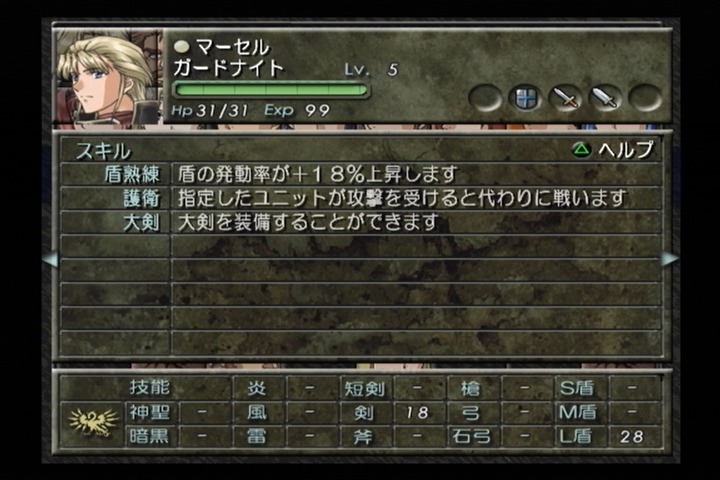Click the blonde knight character portrait
This screenshot has width=720, height=480.
click(x=108, y=77)
